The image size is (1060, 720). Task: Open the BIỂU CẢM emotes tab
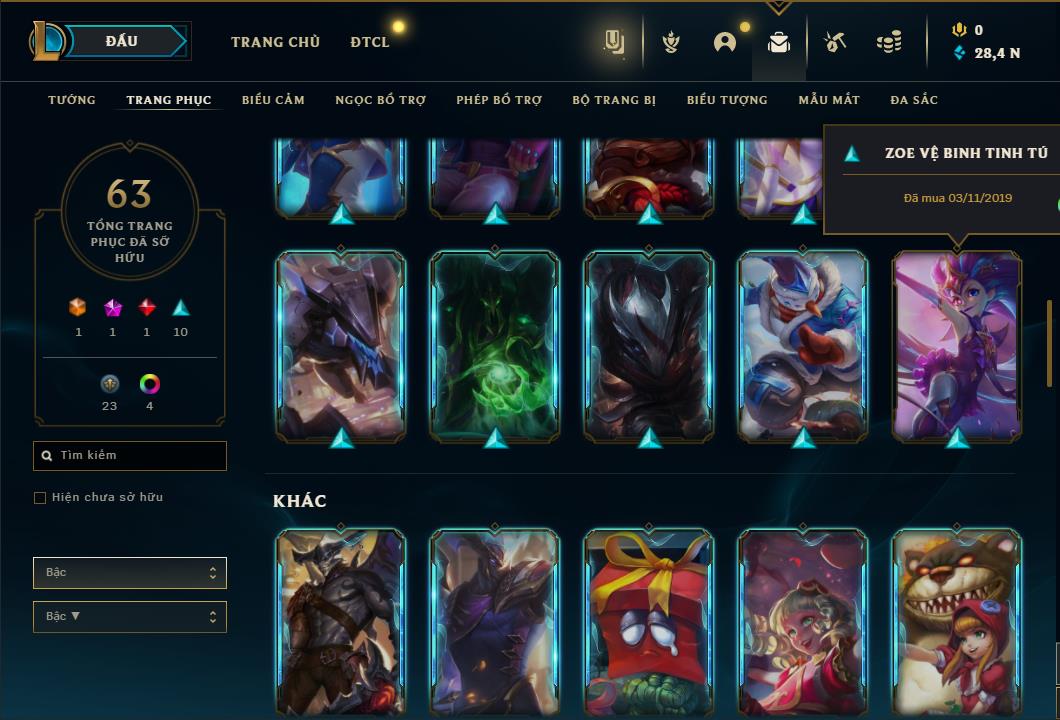click(273, 100)
